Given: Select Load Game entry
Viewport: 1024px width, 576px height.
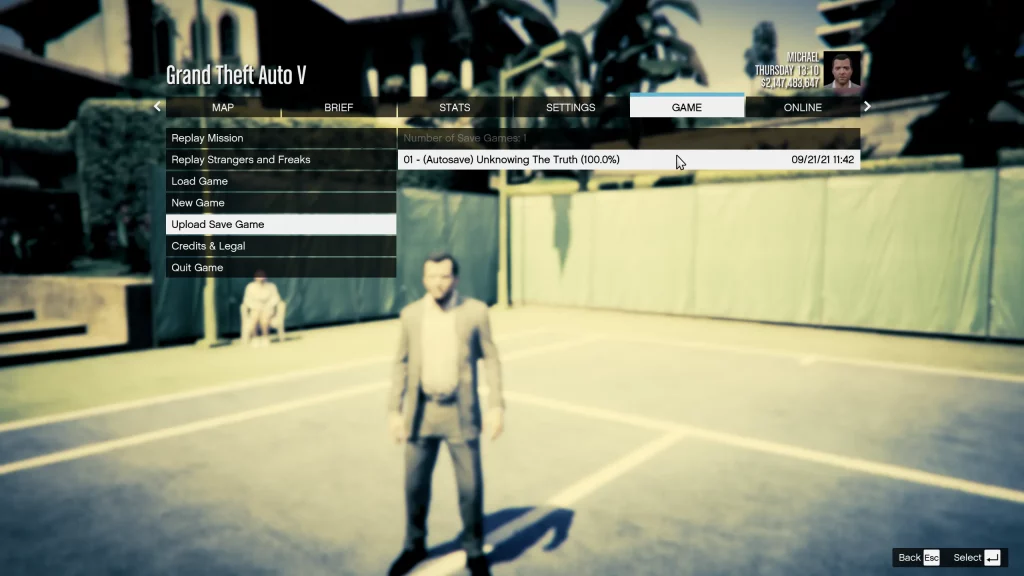Looking at the screenshot, I should pos(281,181).
